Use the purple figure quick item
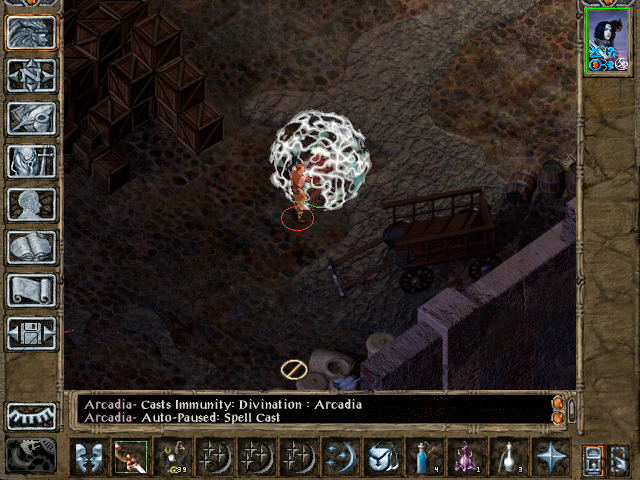The image size is (640, 480). (x=467, y=458)
